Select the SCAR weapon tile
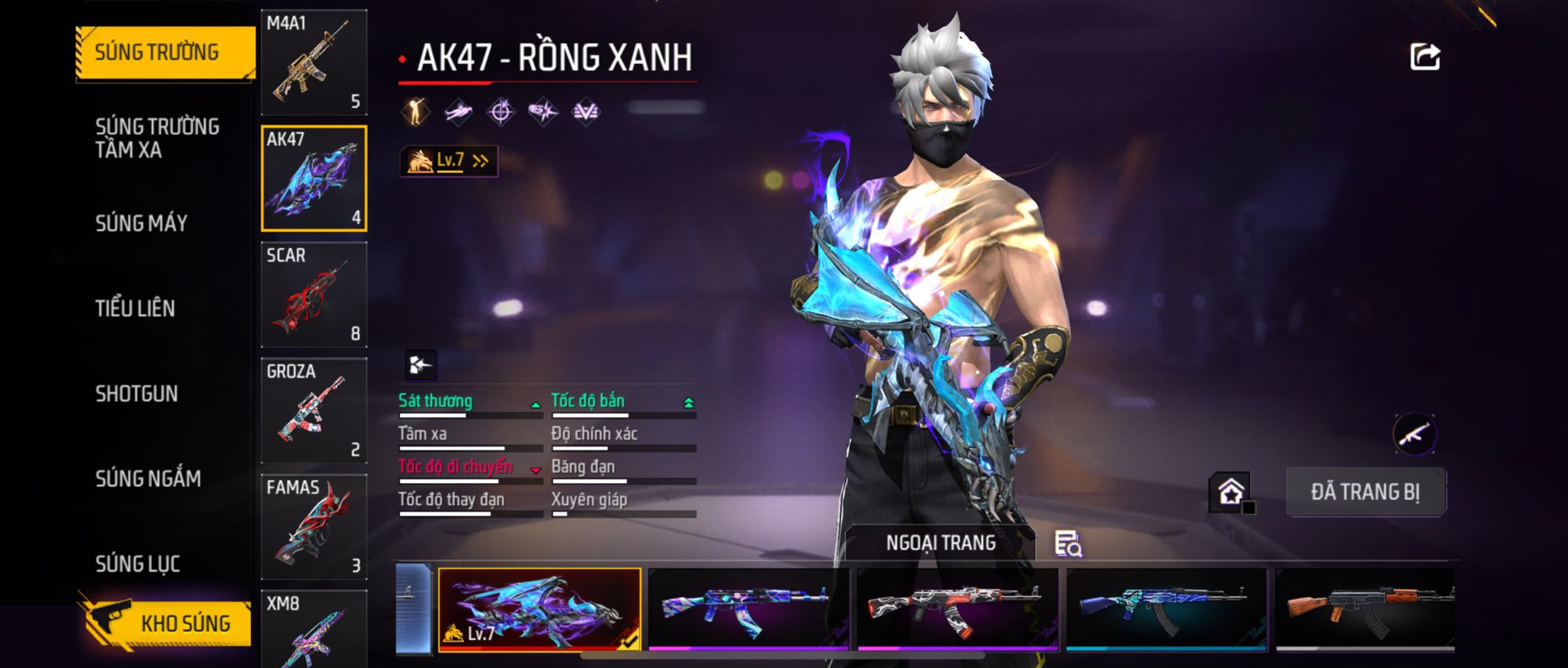 pyautogui.click(x=314, y=294)
